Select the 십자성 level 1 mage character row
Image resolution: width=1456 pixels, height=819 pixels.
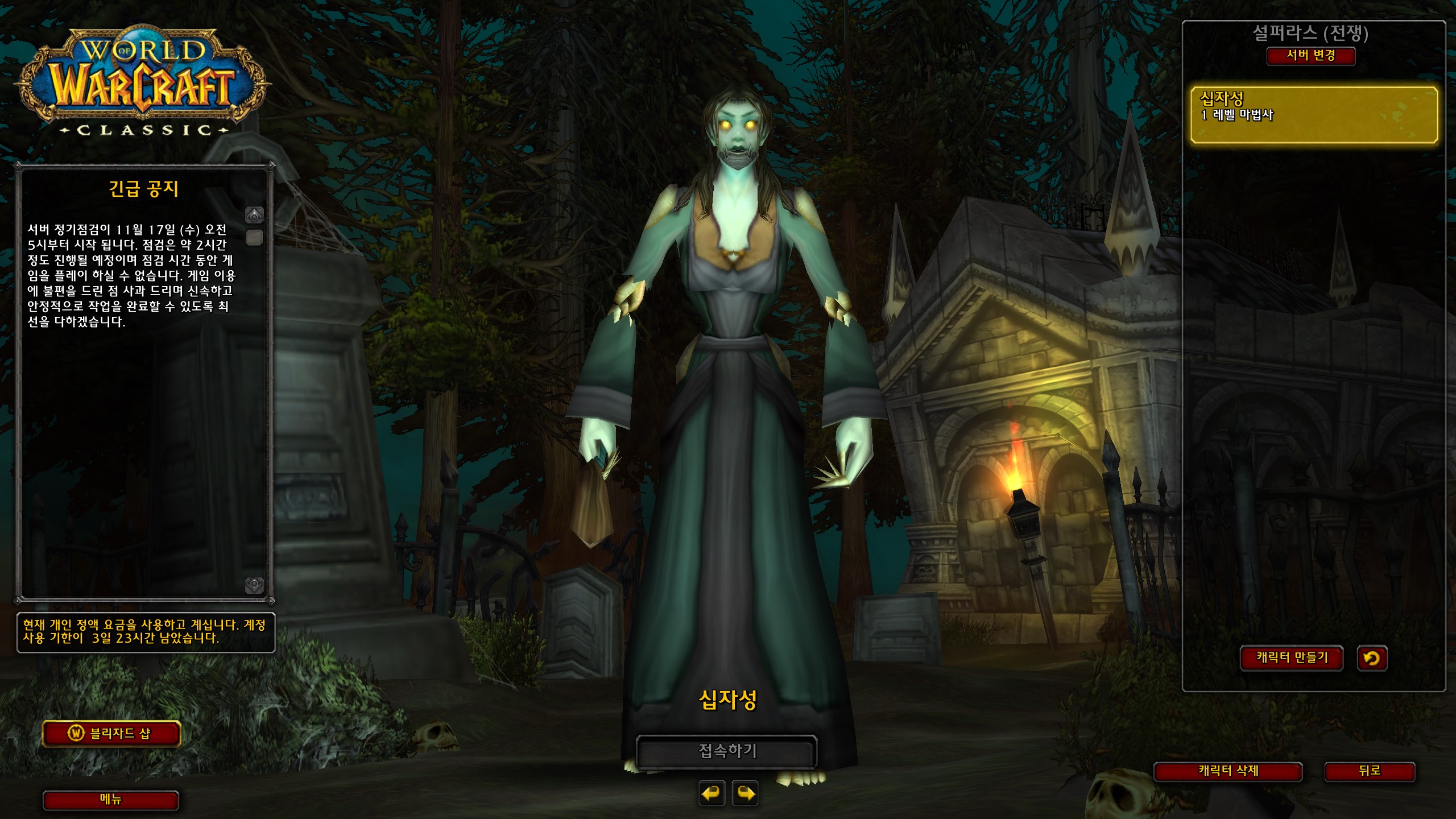click(1314, 115)
